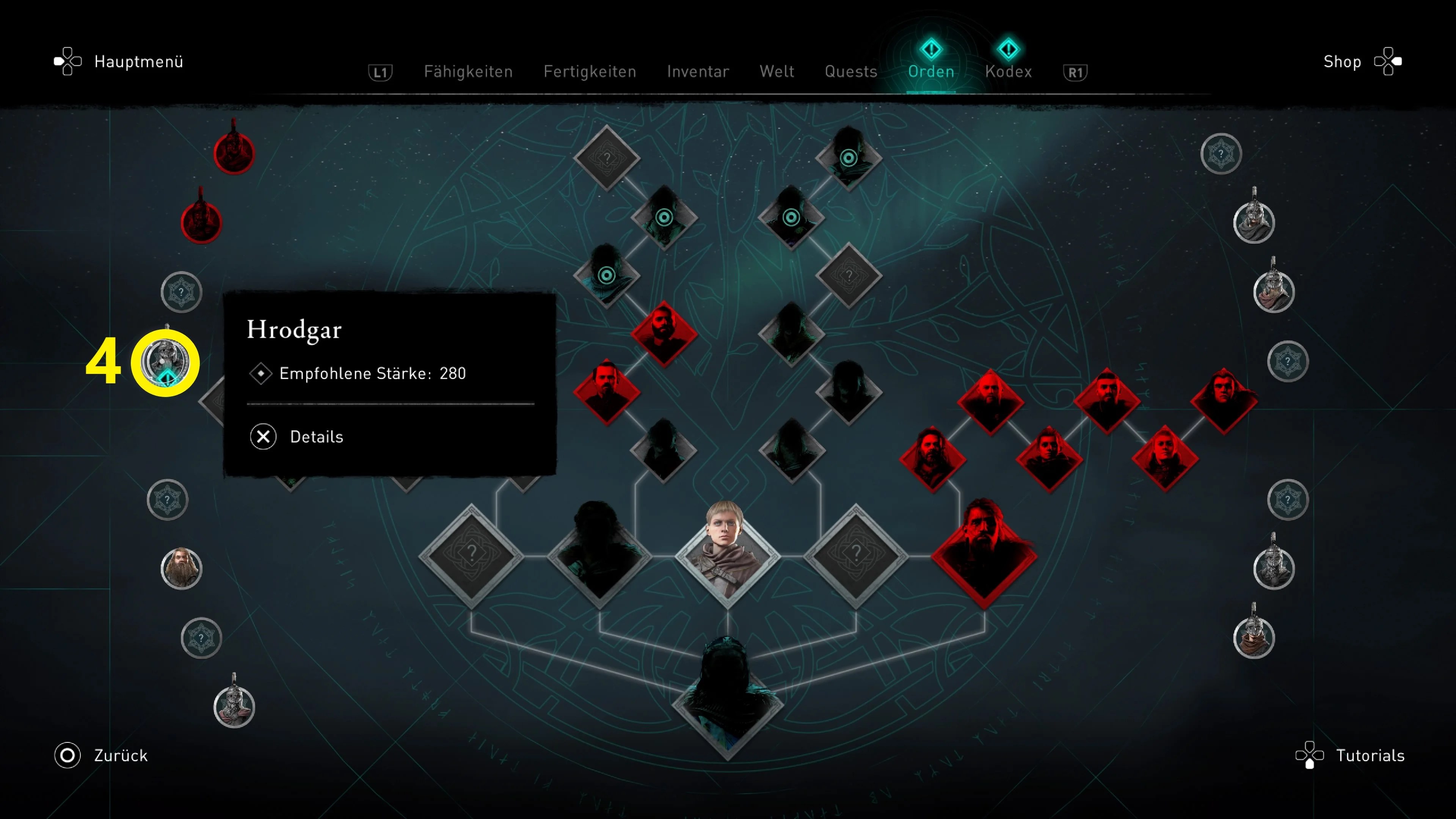Screen dimensions: 1456x819
Task: Show the Quests tab
Action: 850,72
